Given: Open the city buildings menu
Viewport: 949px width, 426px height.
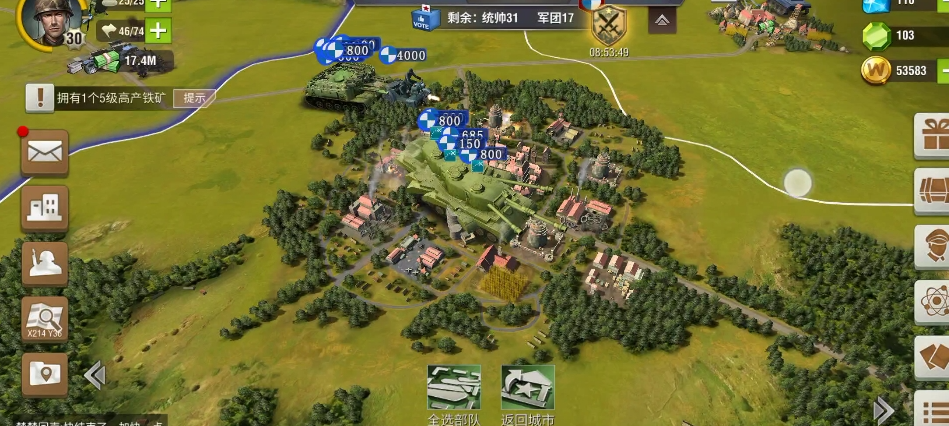Looking at the screenshot, I should coord(45,208).
